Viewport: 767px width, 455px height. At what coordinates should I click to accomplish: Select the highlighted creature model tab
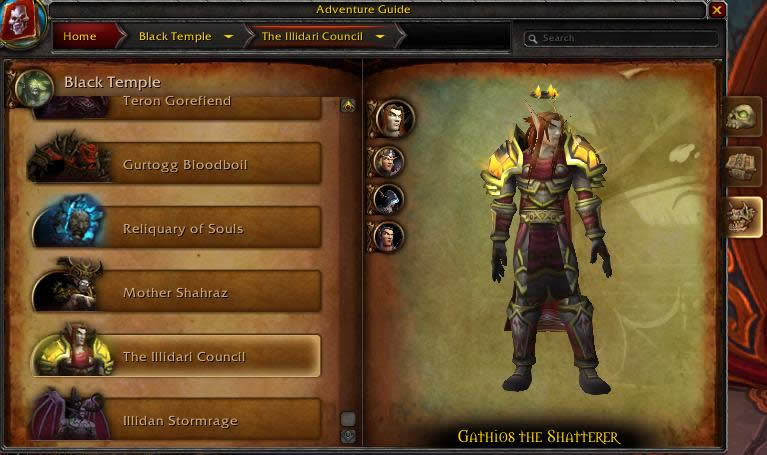click(743, 215)
